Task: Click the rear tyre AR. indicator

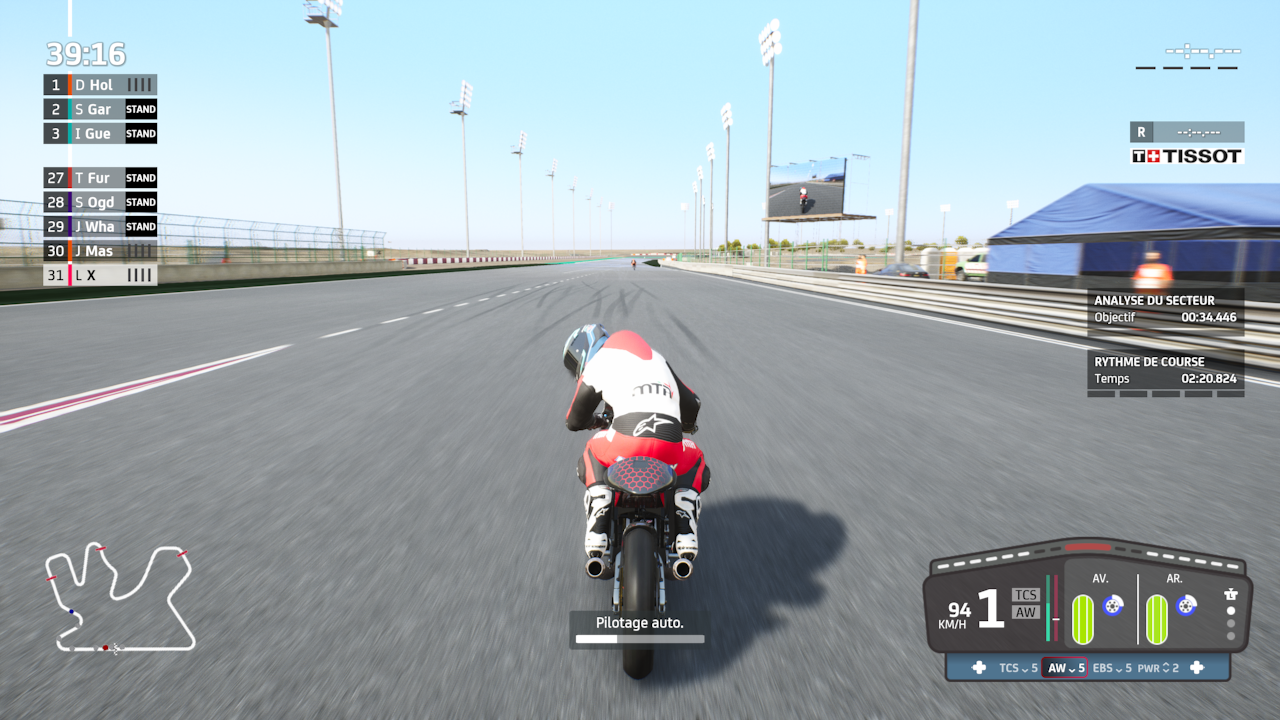Action: tap(1156, 619)
